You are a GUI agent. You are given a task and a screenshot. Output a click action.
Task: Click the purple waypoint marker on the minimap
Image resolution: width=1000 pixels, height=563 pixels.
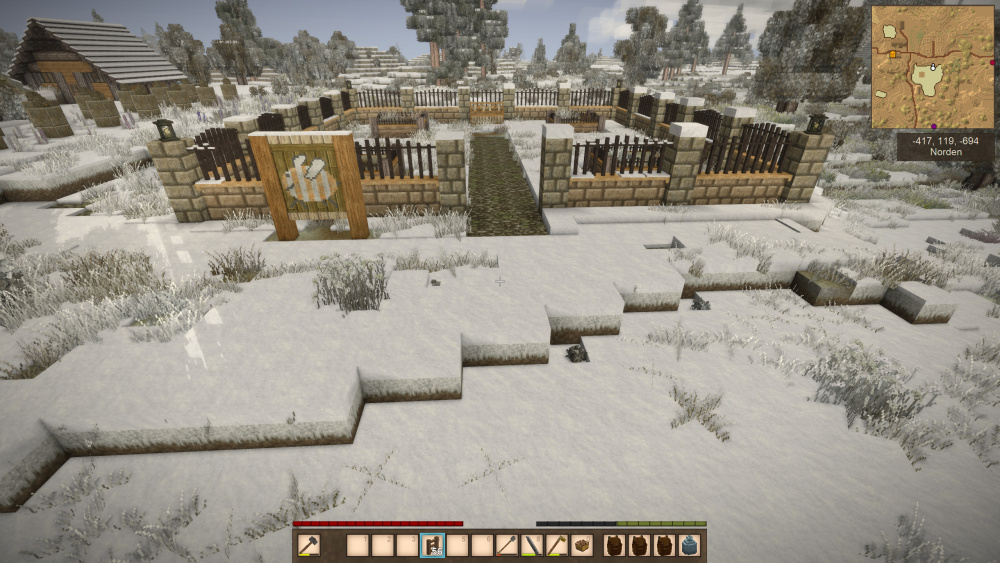click(934, 126)
